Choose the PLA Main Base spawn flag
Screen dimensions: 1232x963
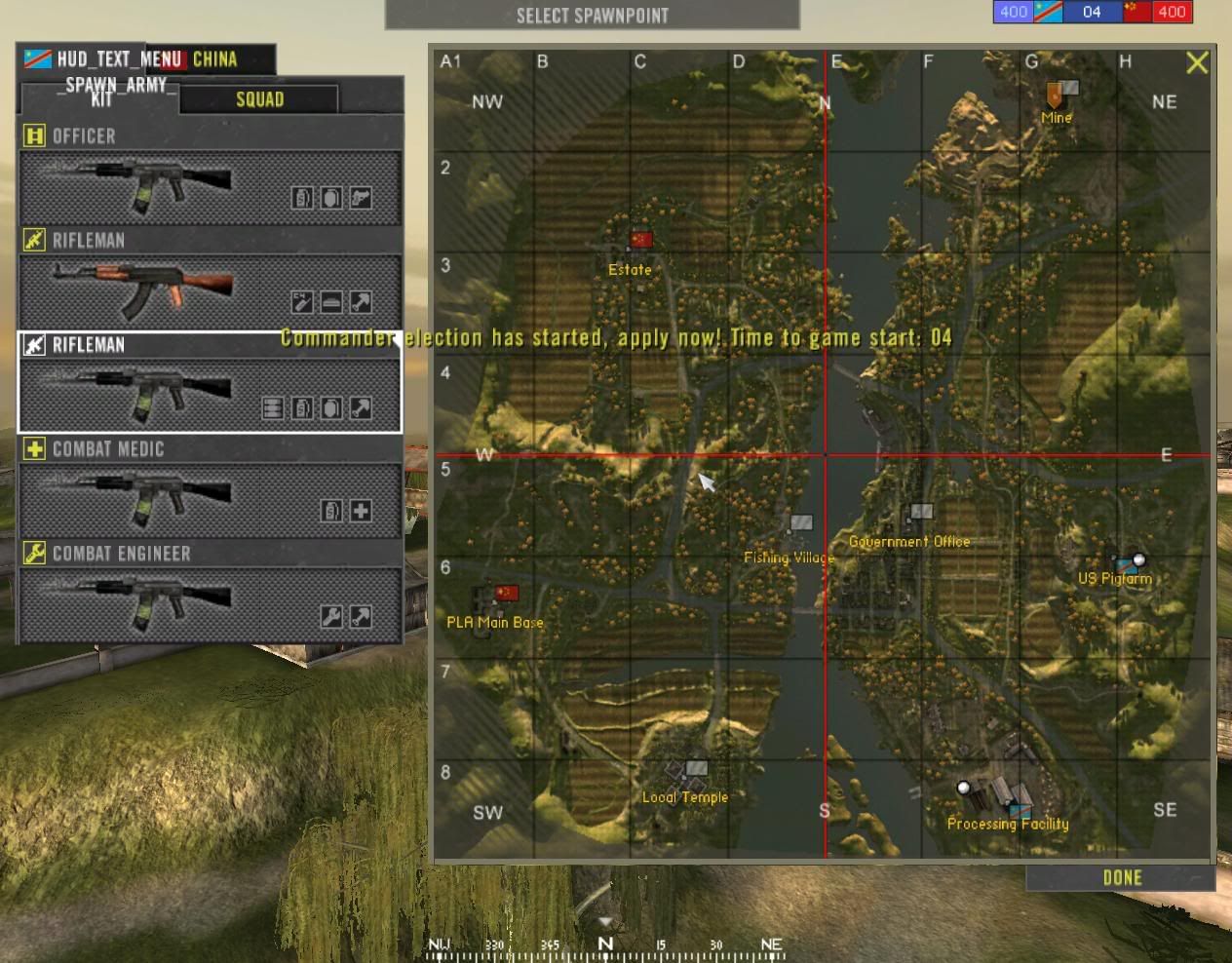(x=506, y=593)
